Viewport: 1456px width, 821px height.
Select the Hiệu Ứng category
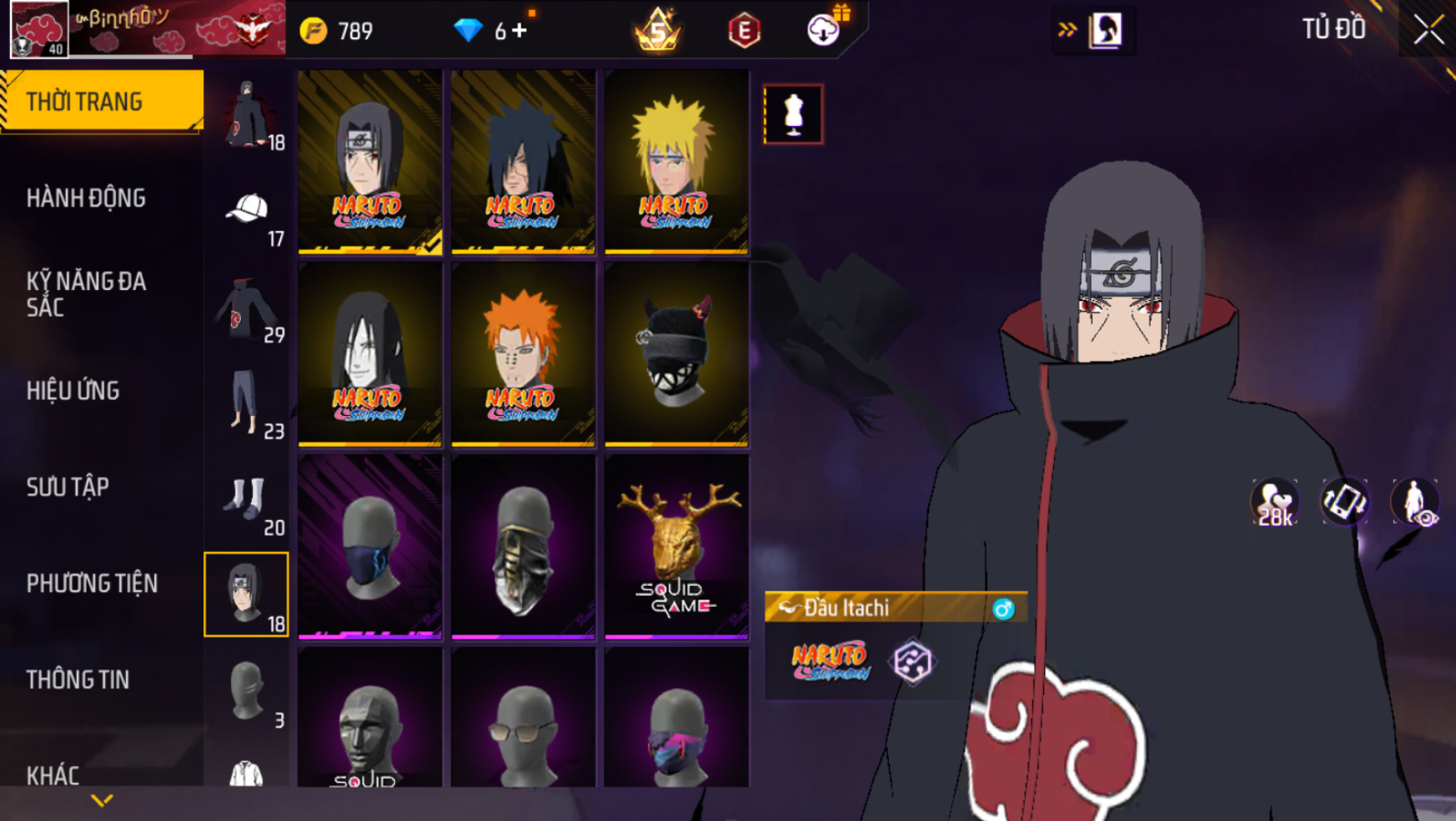pyautogui.click(x=73, y=391)
